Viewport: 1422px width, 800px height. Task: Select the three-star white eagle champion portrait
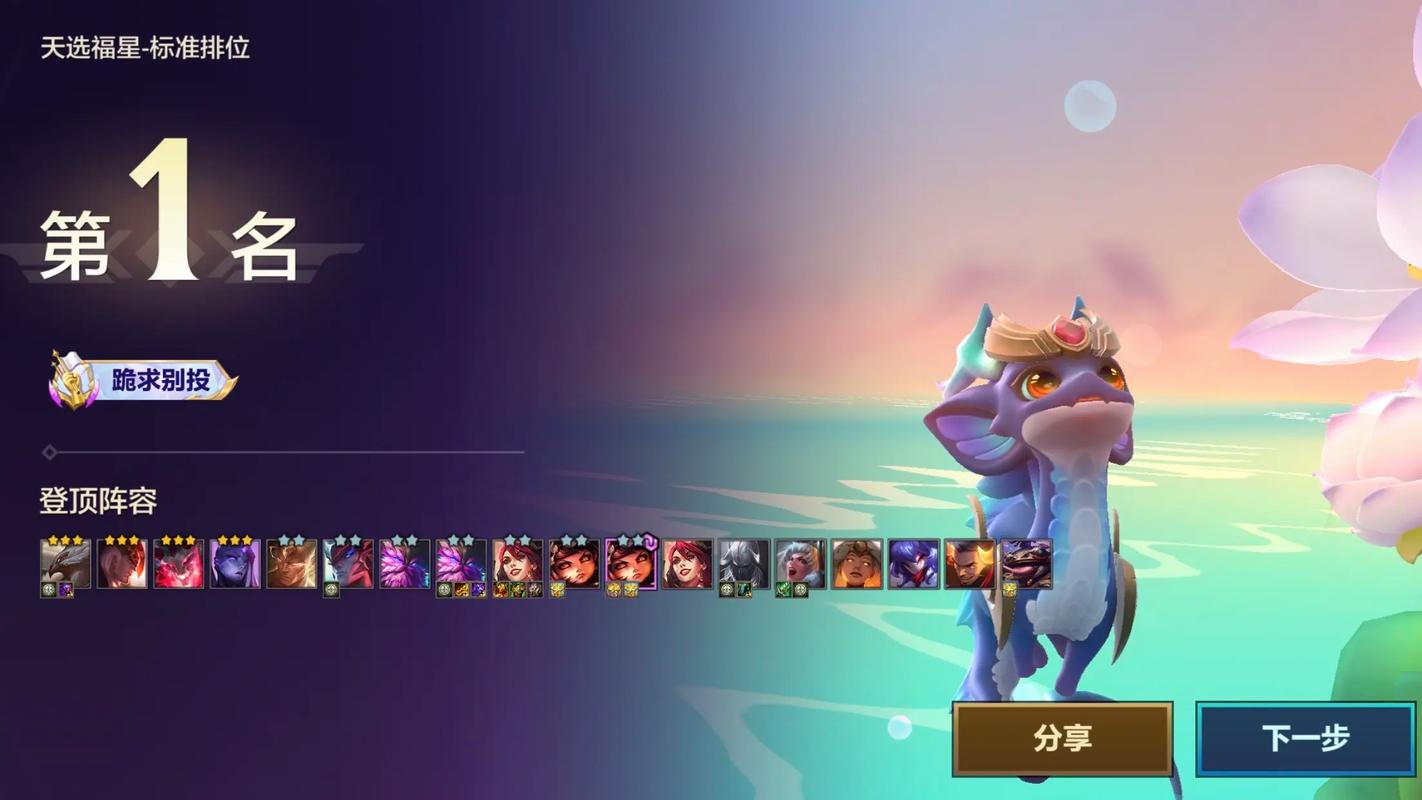[x=66, y=564]
